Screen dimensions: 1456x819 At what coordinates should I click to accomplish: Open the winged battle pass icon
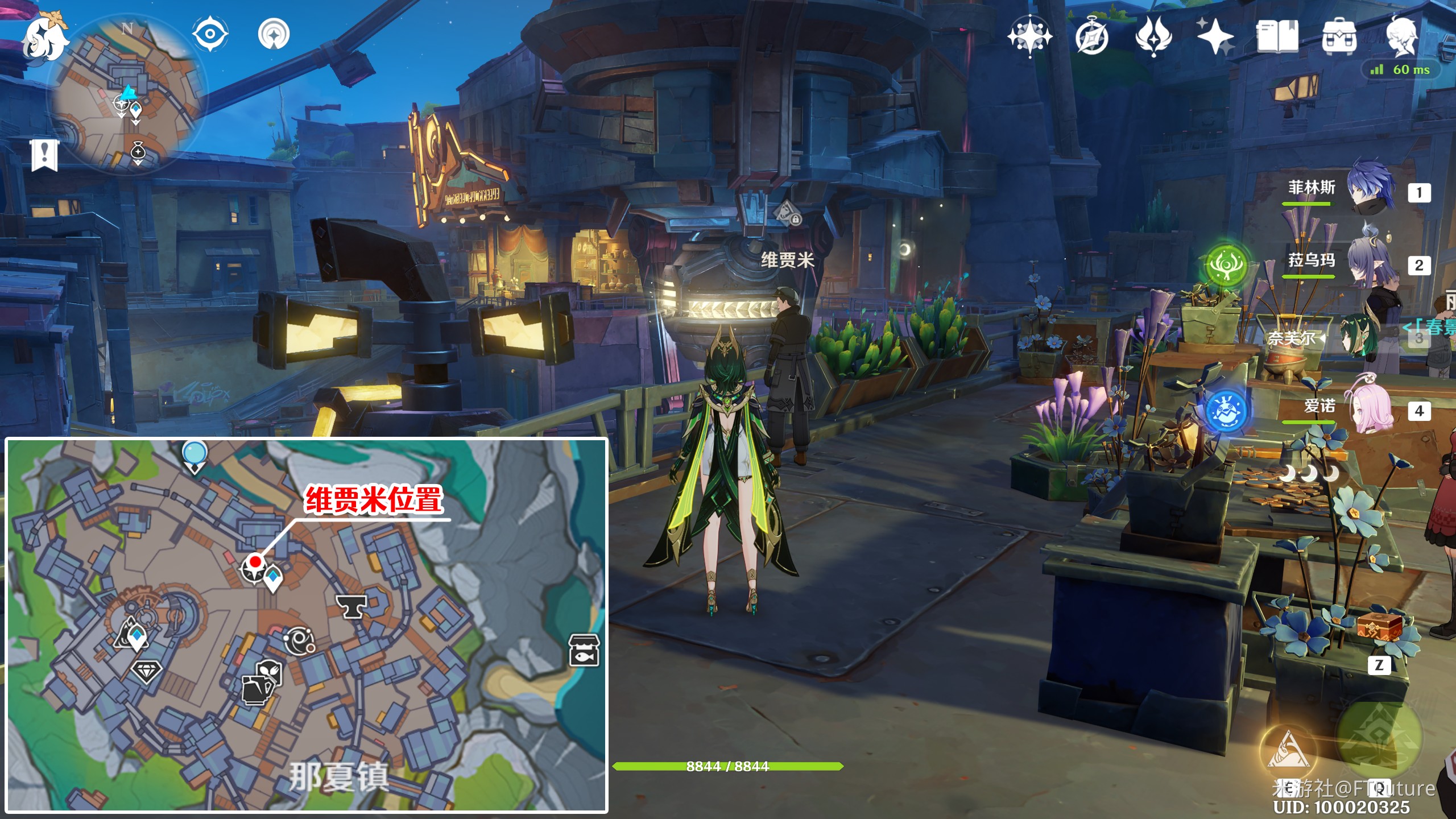pyautogui.click(x=1153, y=36)
